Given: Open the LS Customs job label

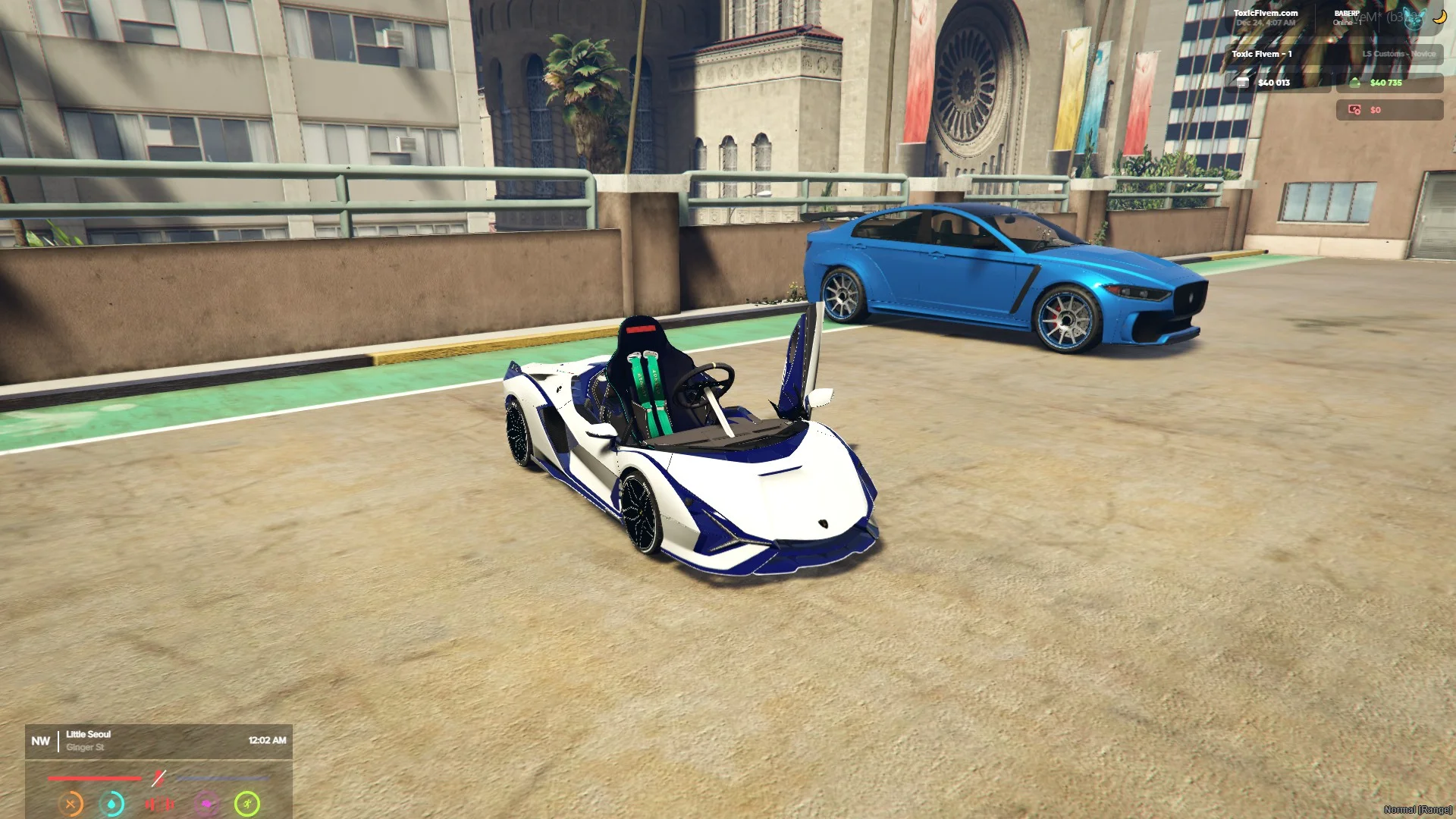Looking at the screenshot, I should 1398,54.
